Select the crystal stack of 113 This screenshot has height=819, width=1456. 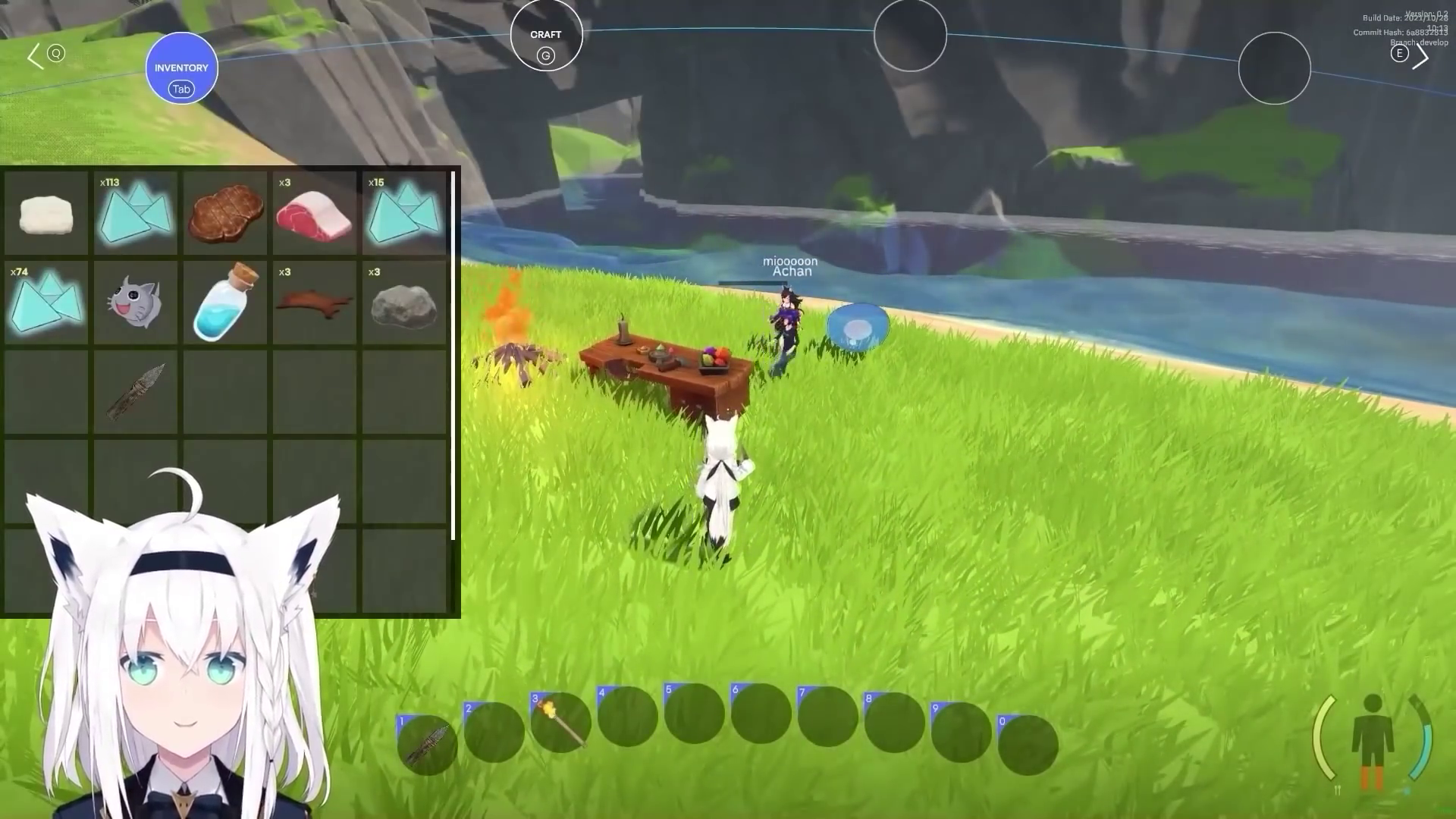pos(136,214)
